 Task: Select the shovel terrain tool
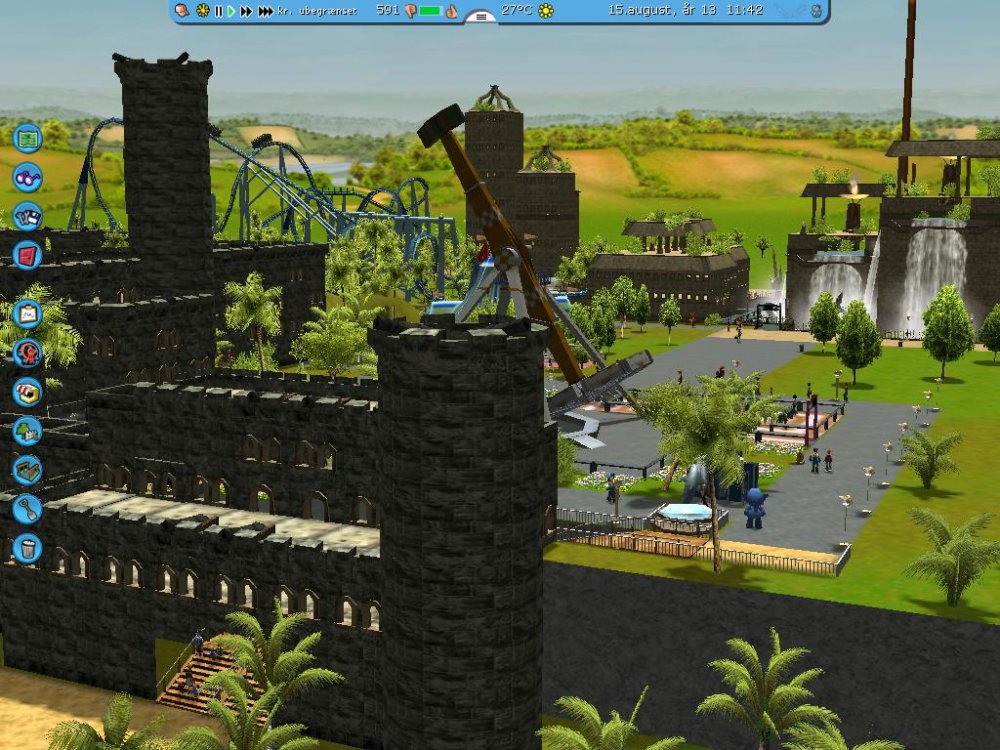tap(27, 508)
